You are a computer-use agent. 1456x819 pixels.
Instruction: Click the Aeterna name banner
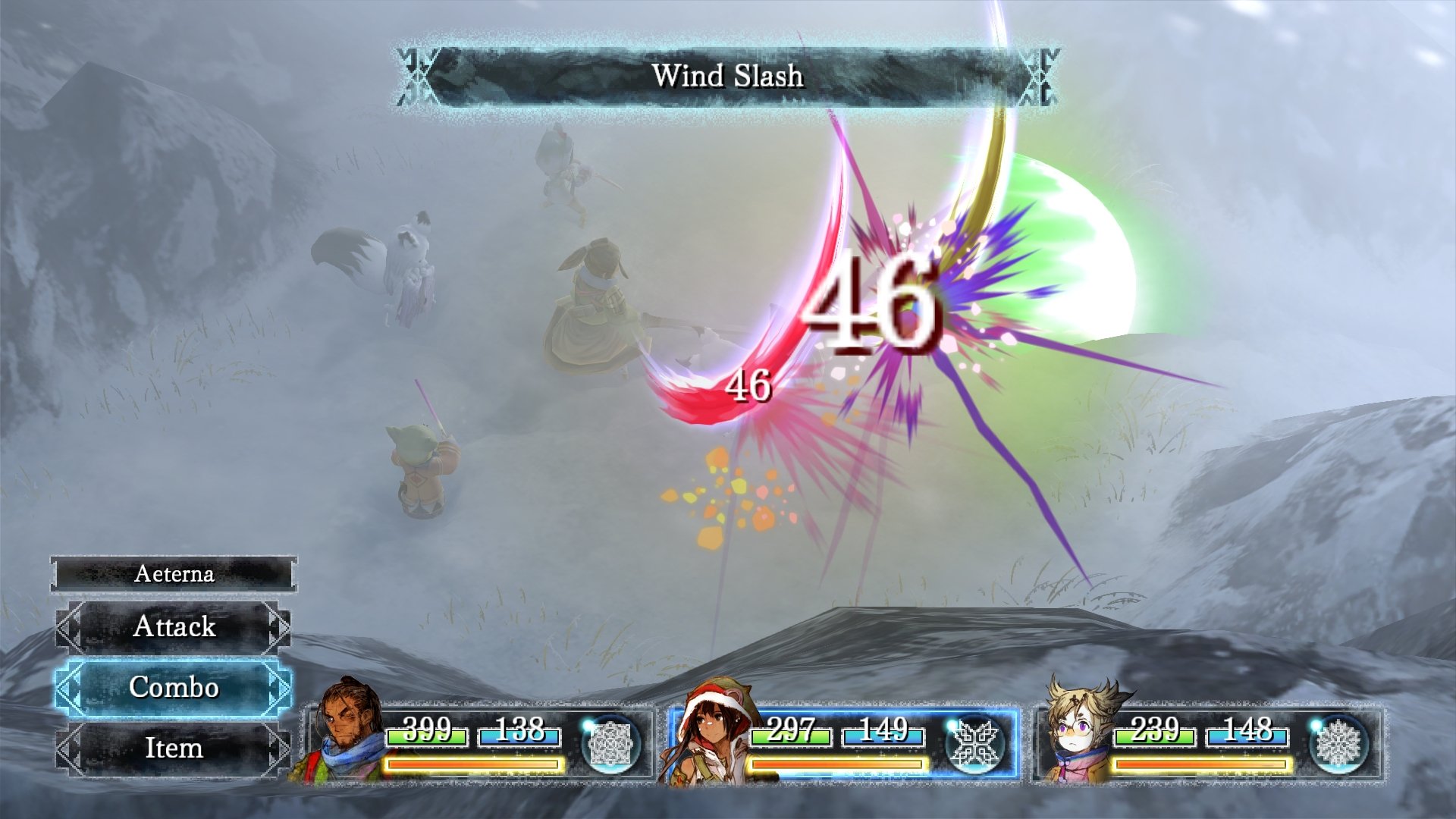174,575
